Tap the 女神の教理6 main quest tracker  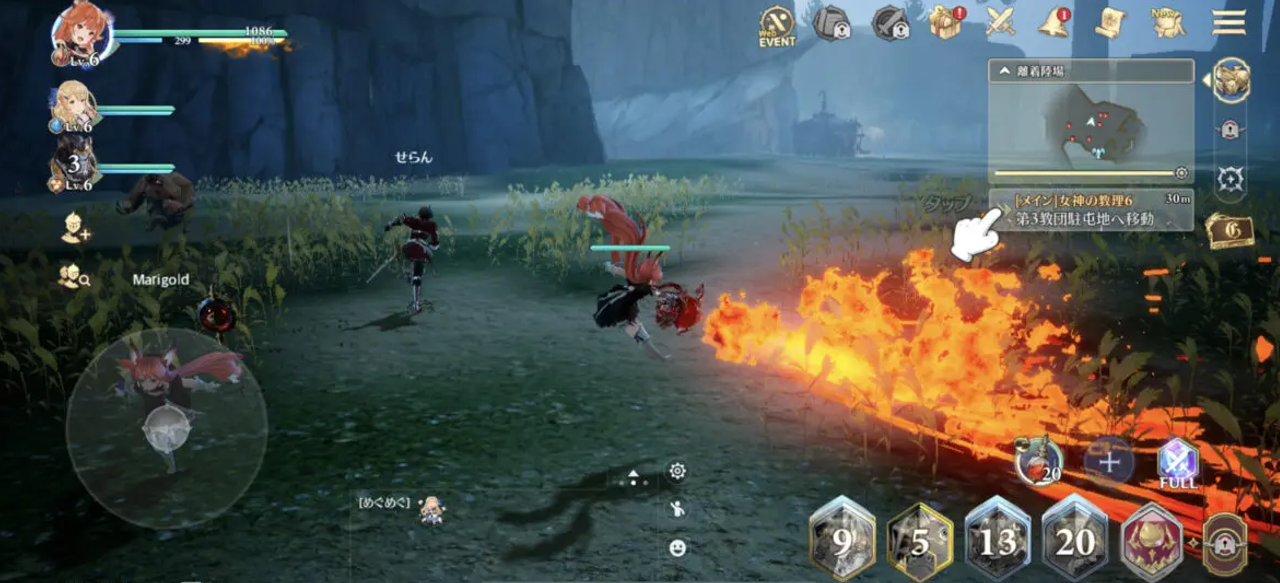pos(1091,210)
